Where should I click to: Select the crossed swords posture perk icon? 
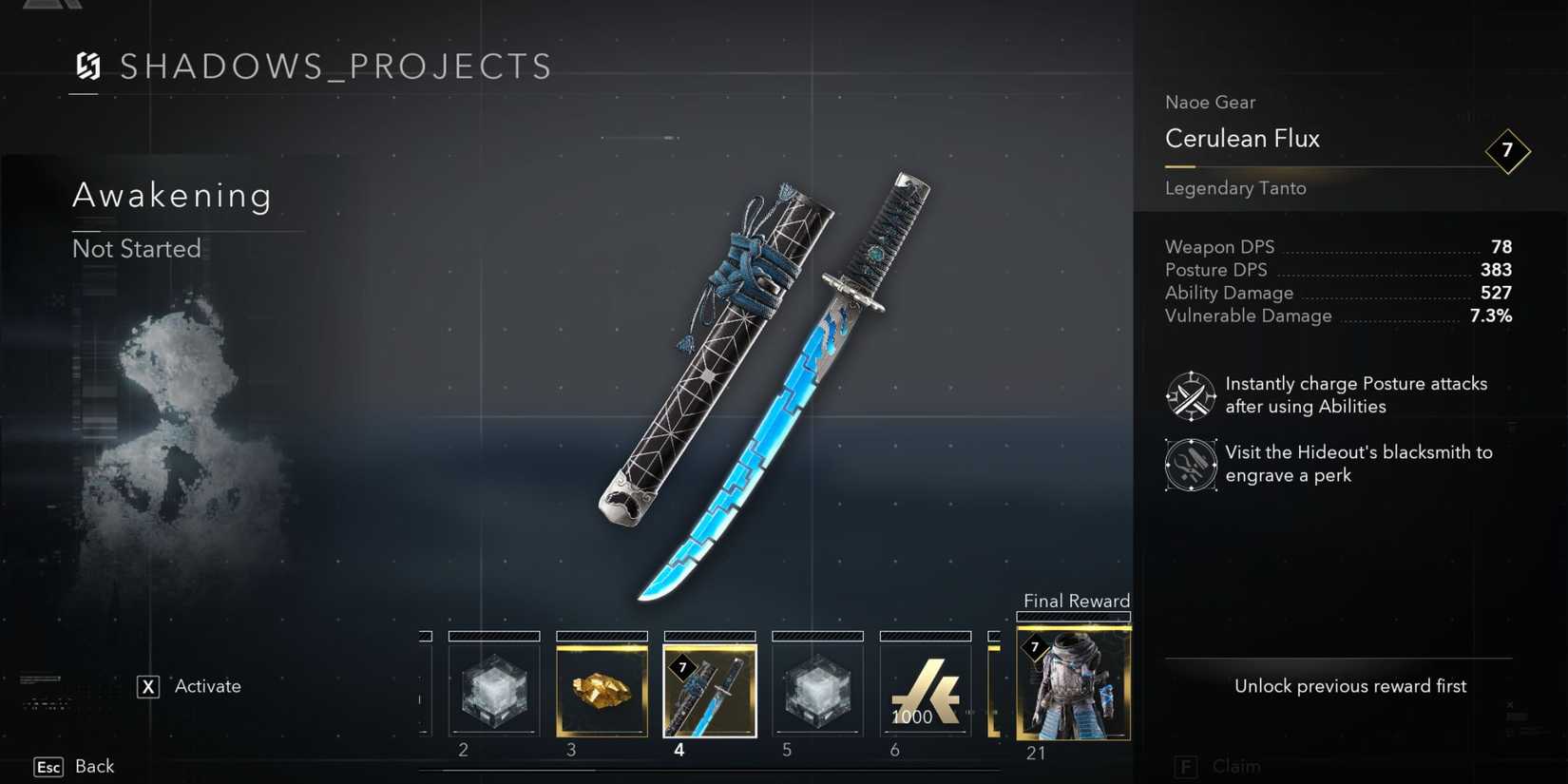[x=1191, y=393]
